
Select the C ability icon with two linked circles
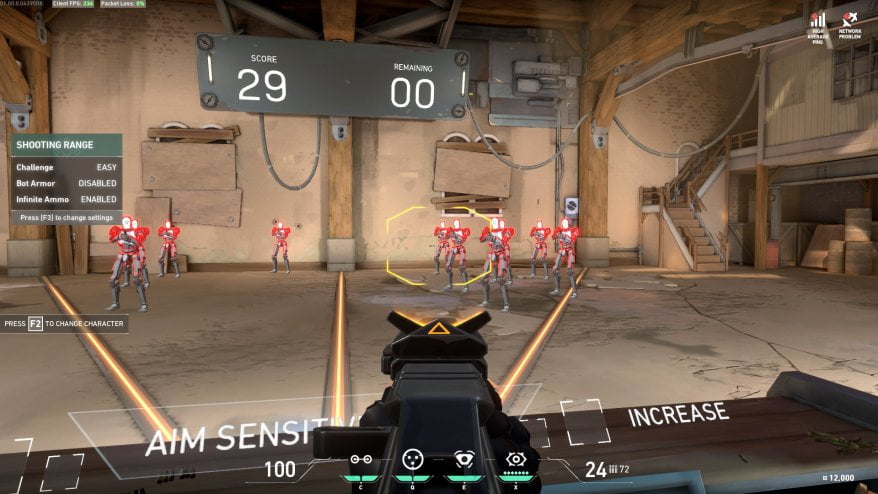tap(360, 460)
